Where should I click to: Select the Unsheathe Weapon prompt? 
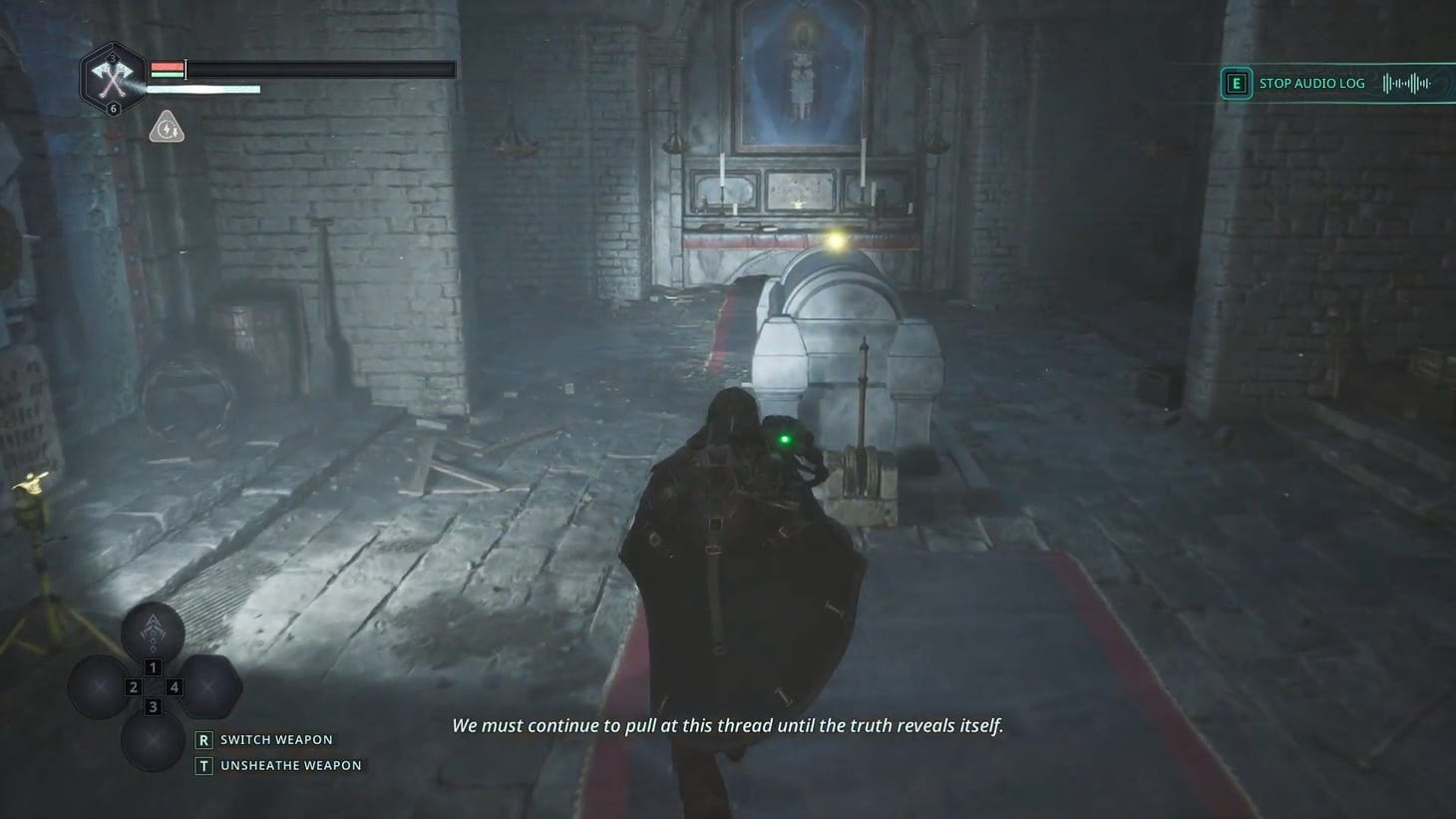coord(289,764)
